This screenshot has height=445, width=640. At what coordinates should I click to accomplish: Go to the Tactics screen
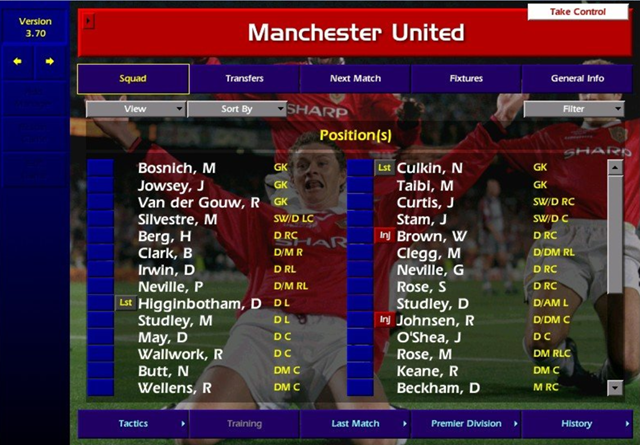pyautogui.click(x=133, y=424)
